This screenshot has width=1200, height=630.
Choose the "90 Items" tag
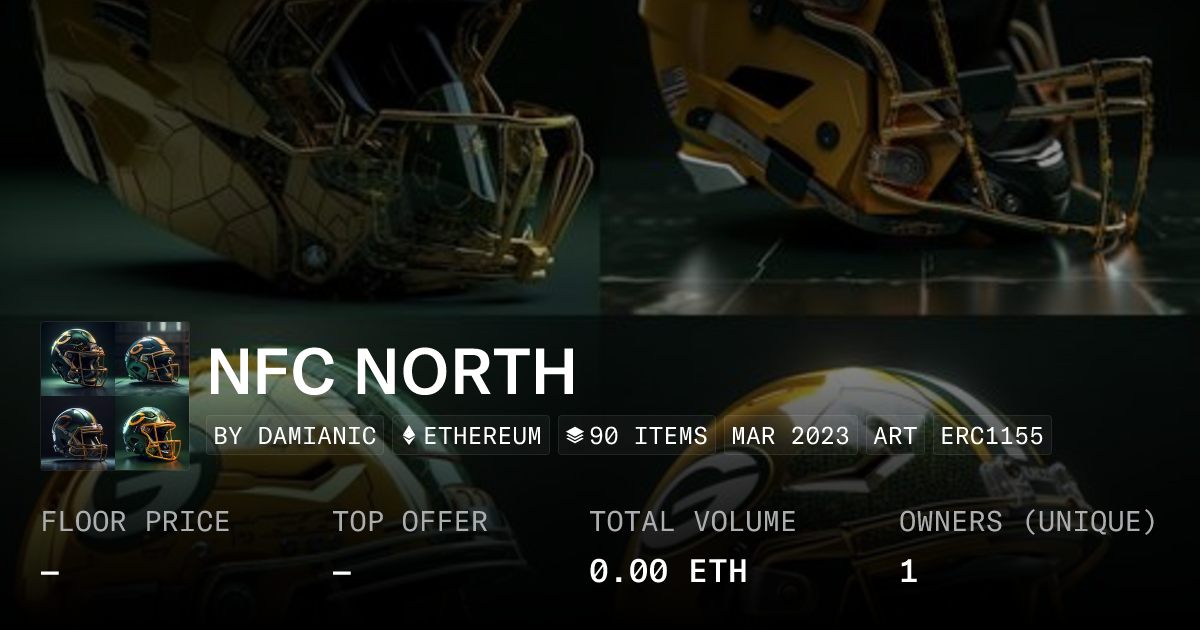point(636,436)
